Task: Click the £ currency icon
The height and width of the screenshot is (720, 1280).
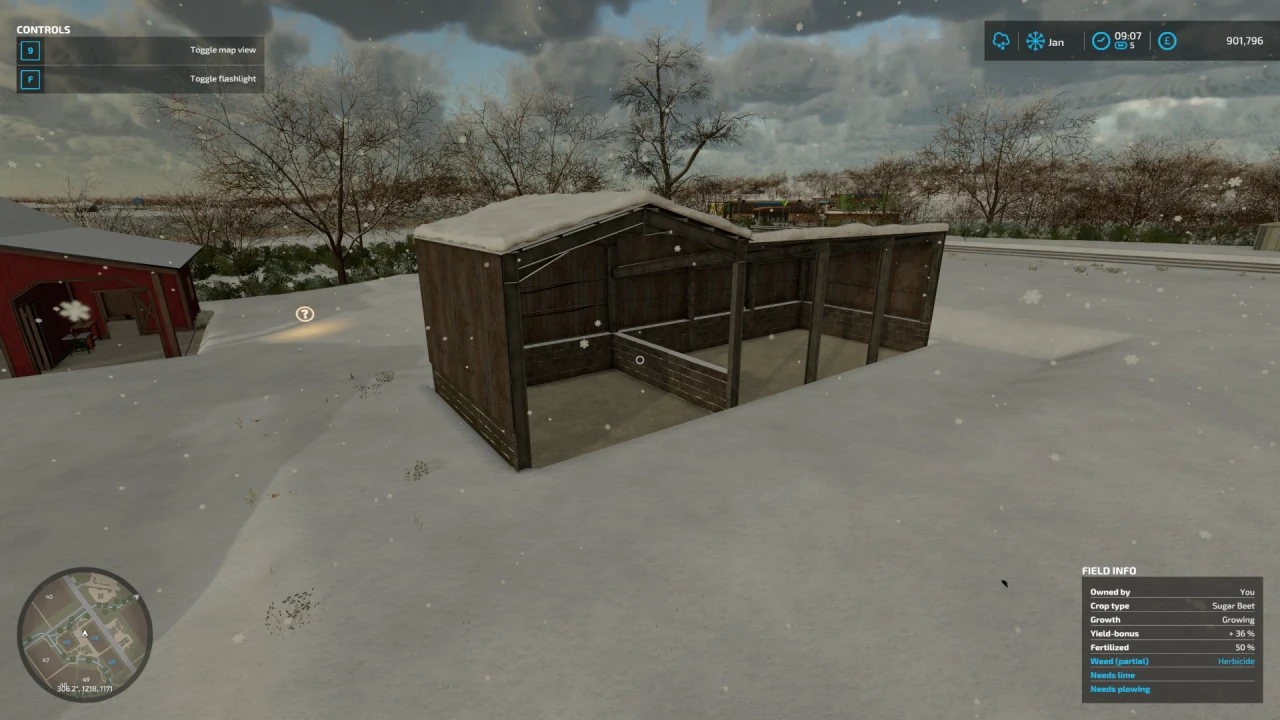Action: coord(1167,41)
